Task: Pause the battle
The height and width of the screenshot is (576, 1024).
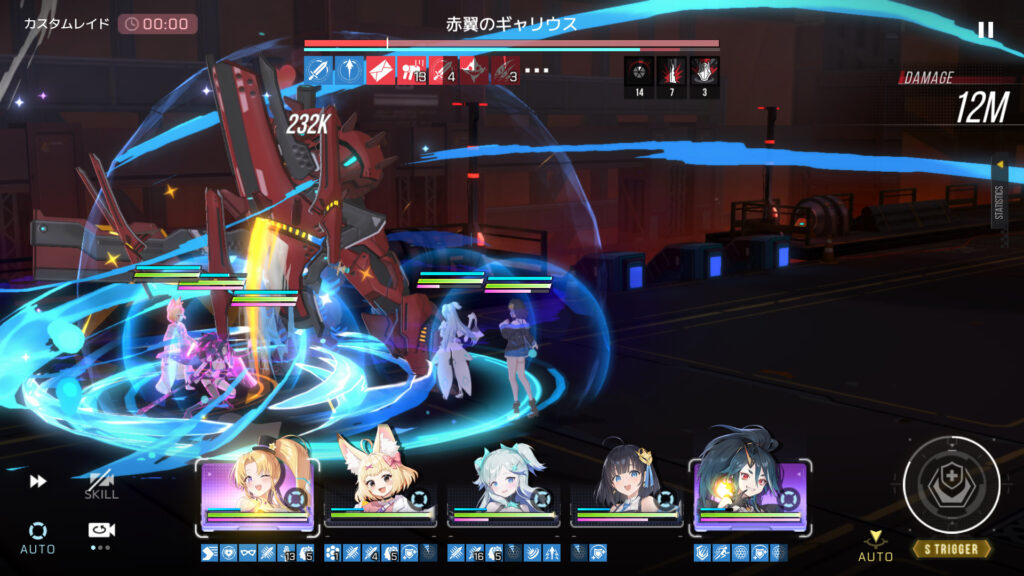Action: [x=985, y=30]
